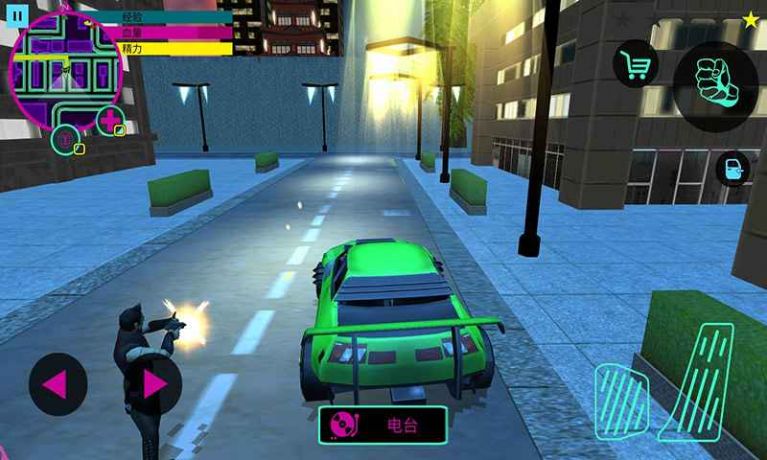
Task: Tap the car door enter-vehicle button
Action: pos(733,169)
